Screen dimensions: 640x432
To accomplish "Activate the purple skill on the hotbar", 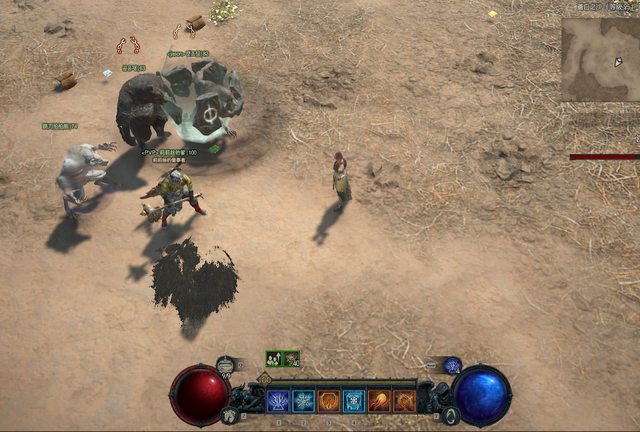I will coord(278,401).
